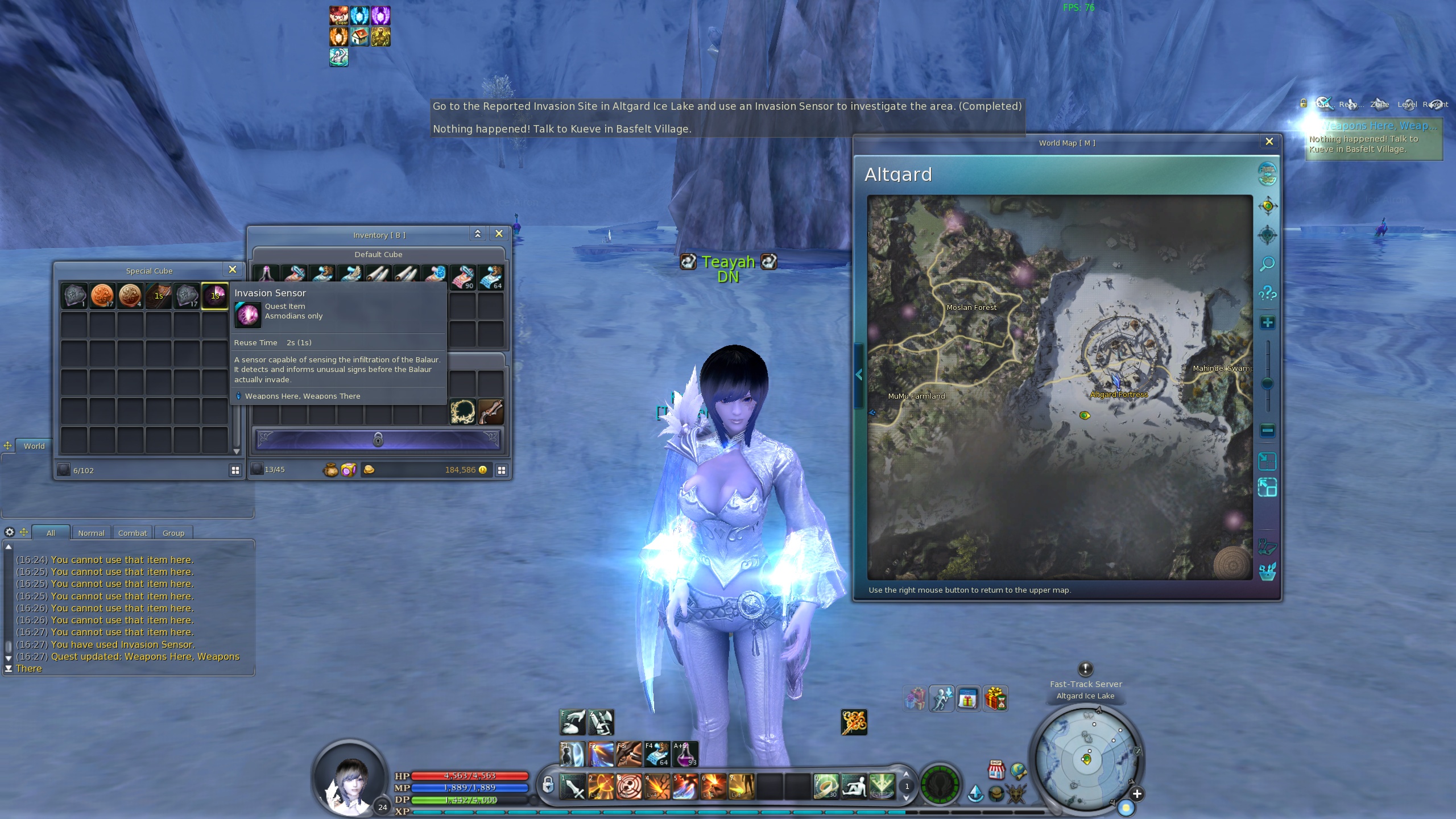Toggle the hotbar lock icon
The height and width of the screenshot is (819, 1456).
pos(547,785)
